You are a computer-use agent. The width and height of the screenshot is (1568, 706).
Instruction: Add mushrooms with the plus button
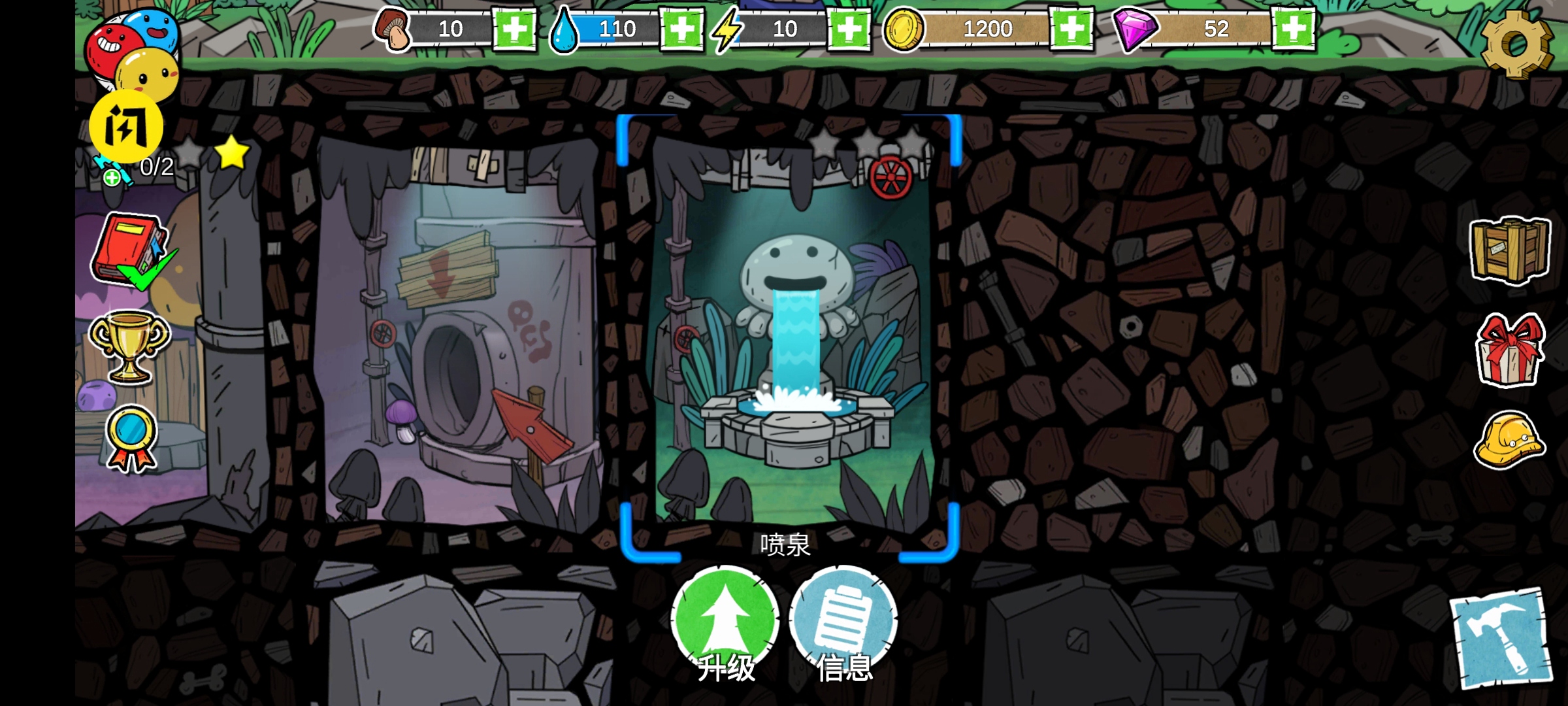[514, 29]
